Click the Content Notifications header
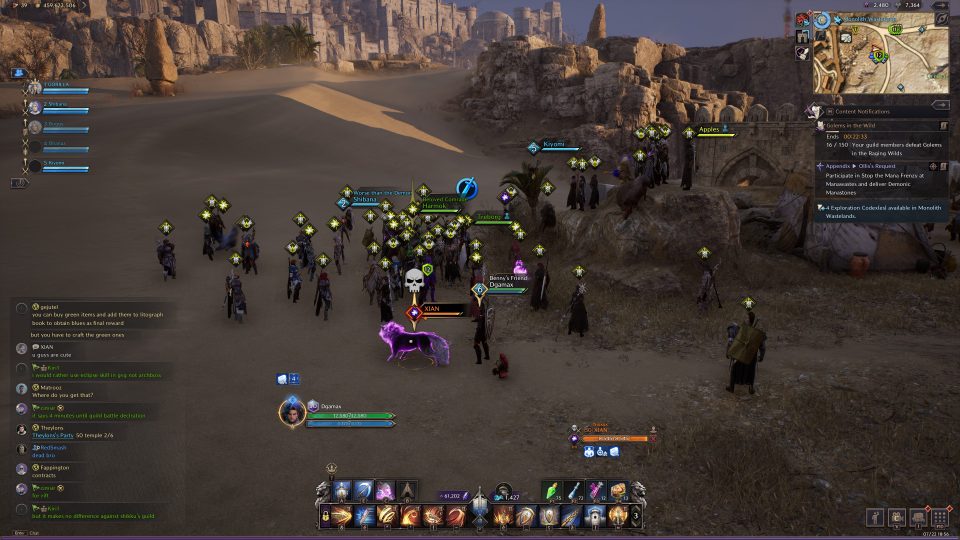Screen dimensions: 960x540 click(865, 111)
